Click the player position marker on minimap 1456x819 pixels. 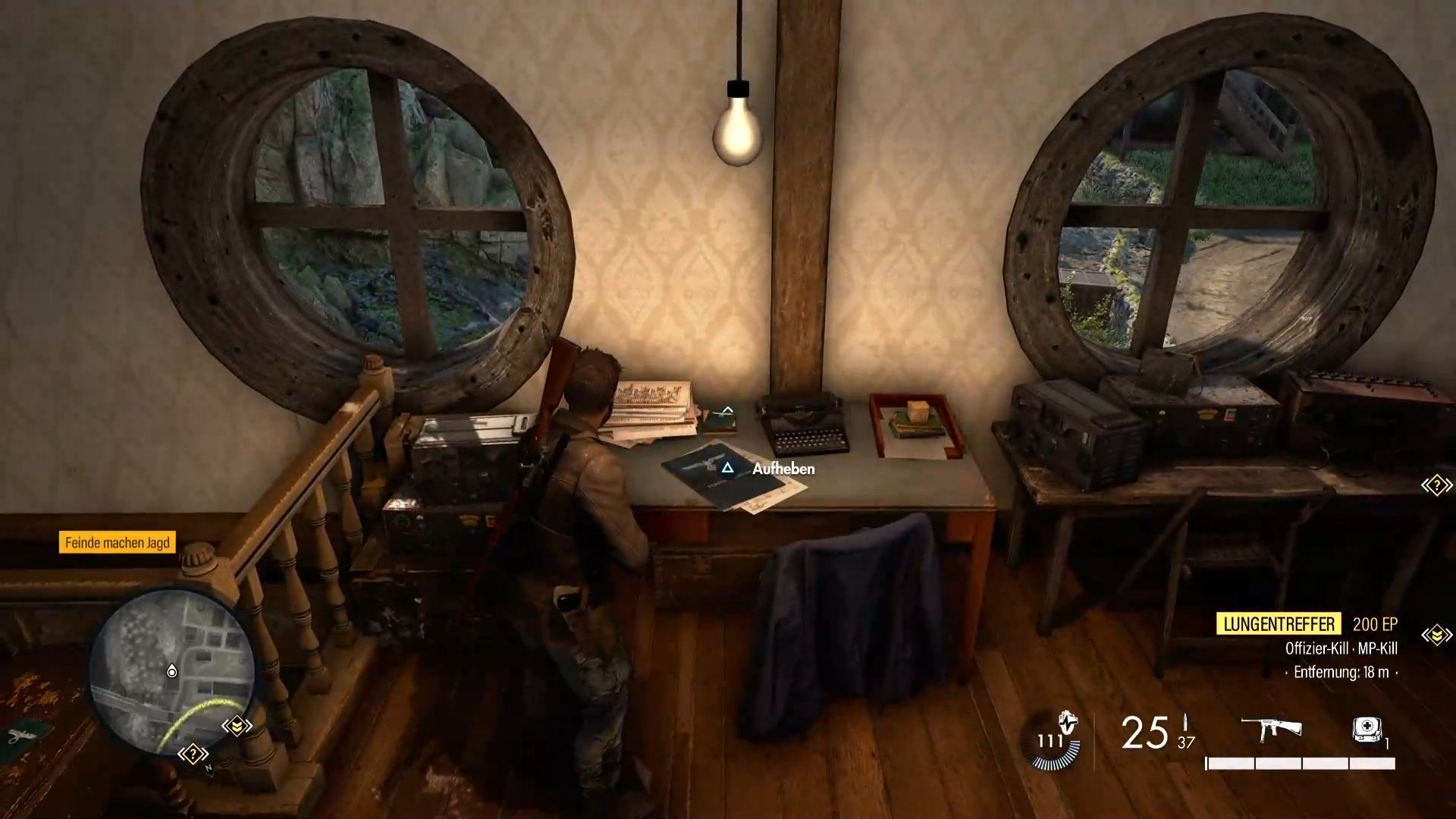(172, 672)
